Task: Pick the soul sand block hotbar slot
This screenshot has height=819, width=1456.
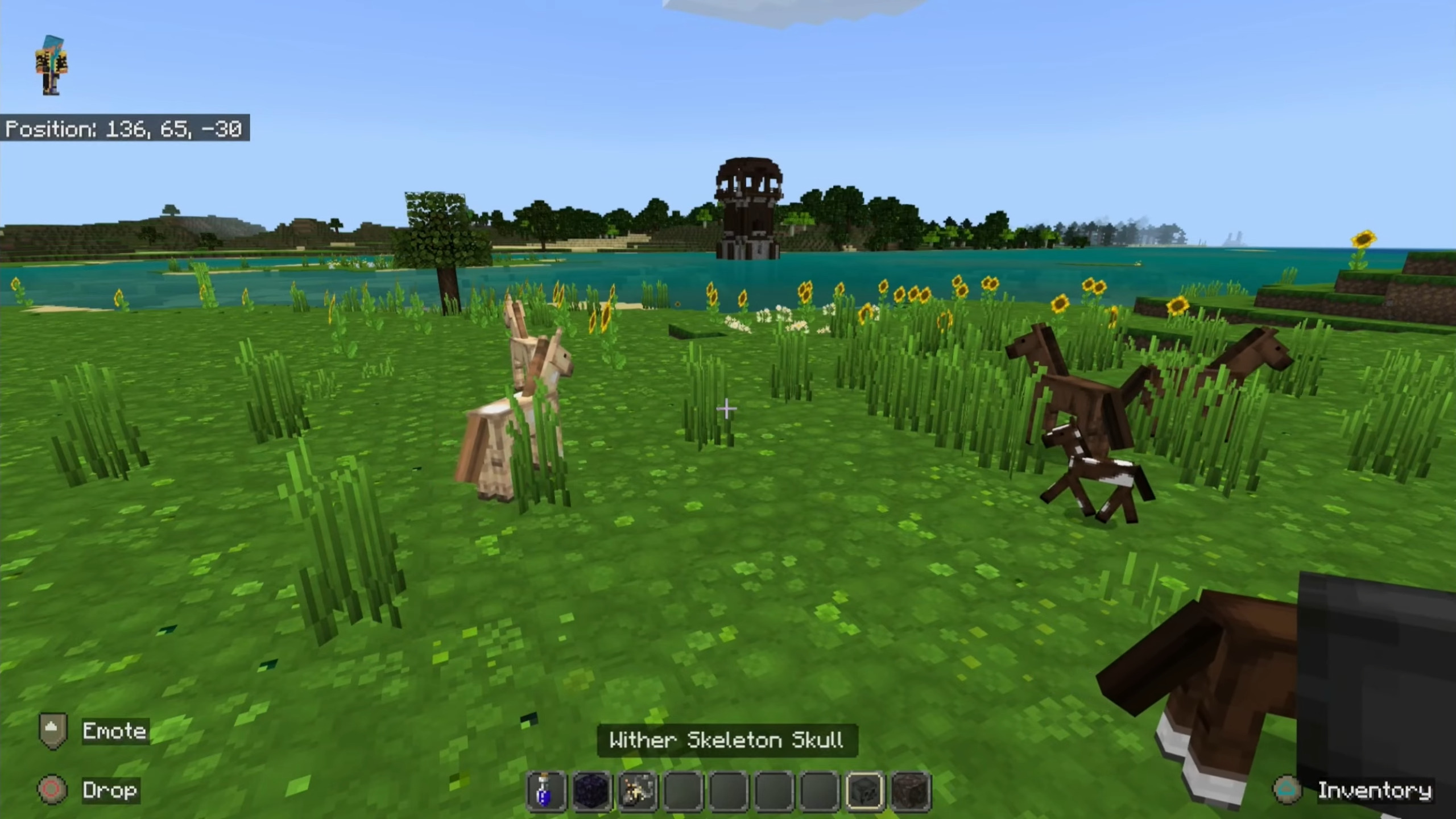Action: (910, 791)
